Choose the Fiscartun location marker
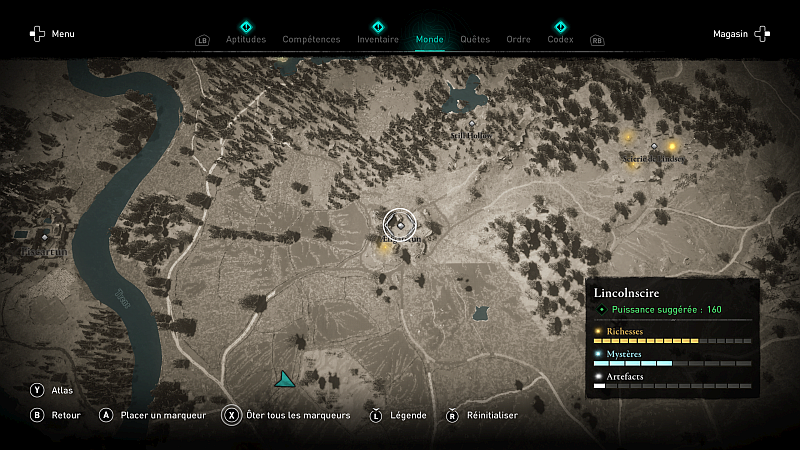800x450 pixels. (44, 237)
